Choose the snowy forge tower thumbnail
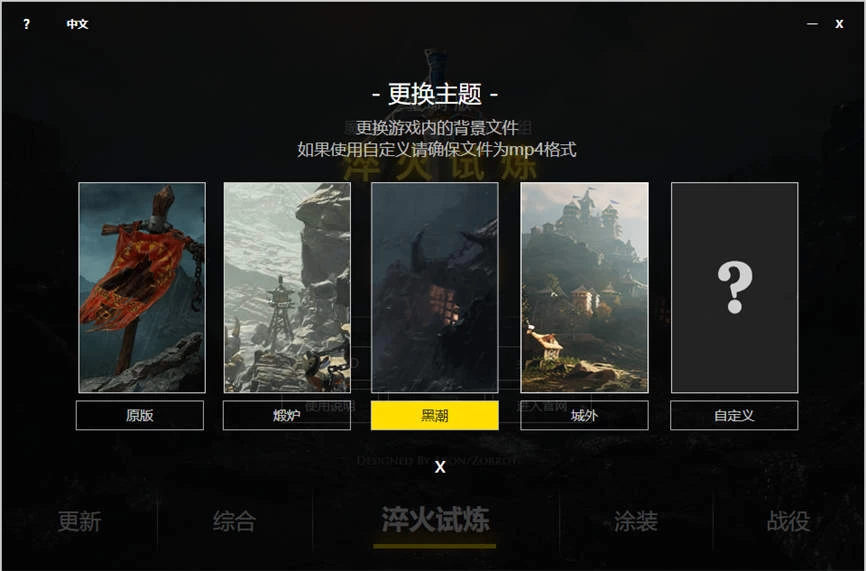 [x=287, y=287]
